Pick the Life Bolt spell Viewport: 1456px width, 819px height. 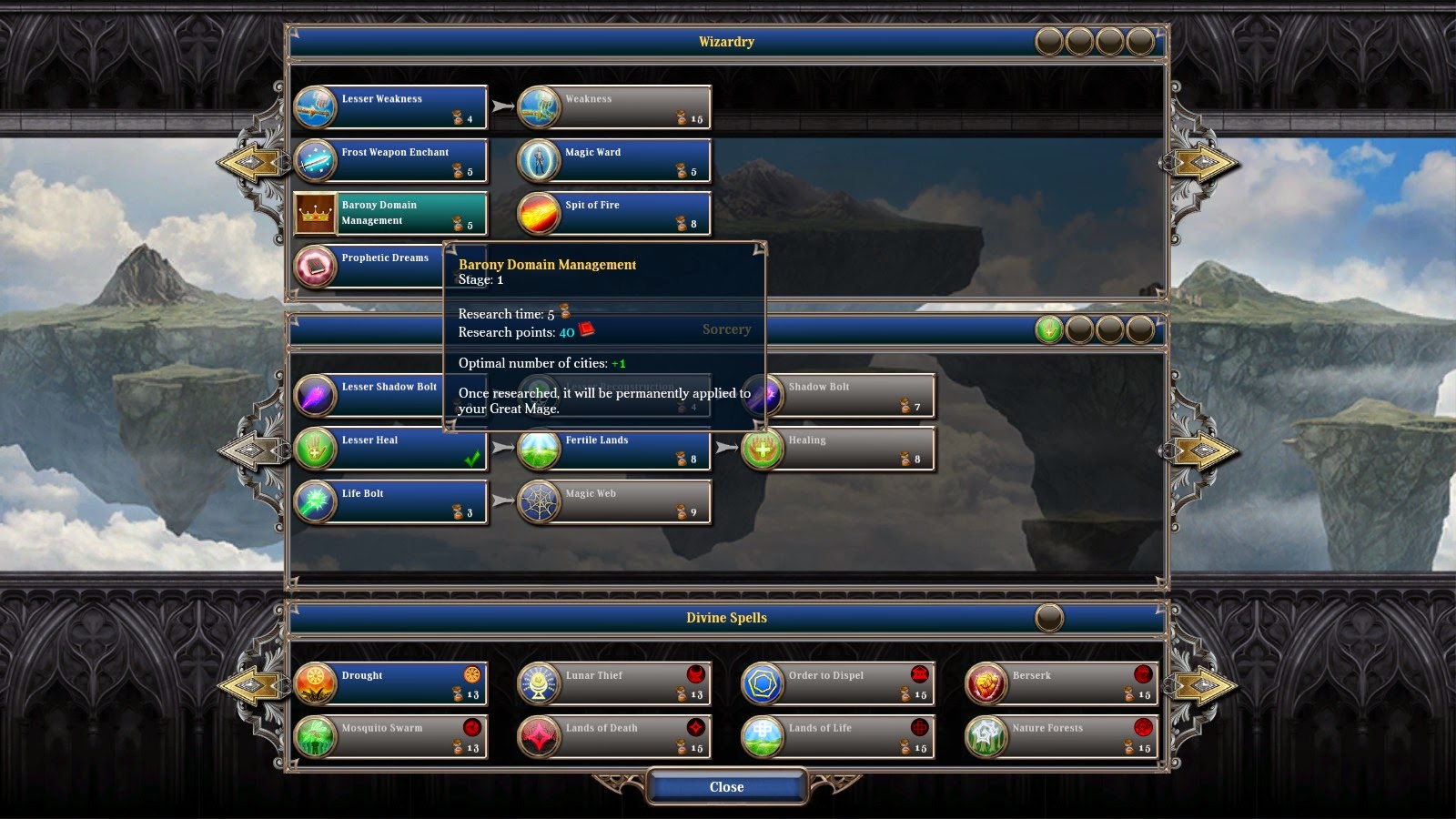(x=391, y=502)
